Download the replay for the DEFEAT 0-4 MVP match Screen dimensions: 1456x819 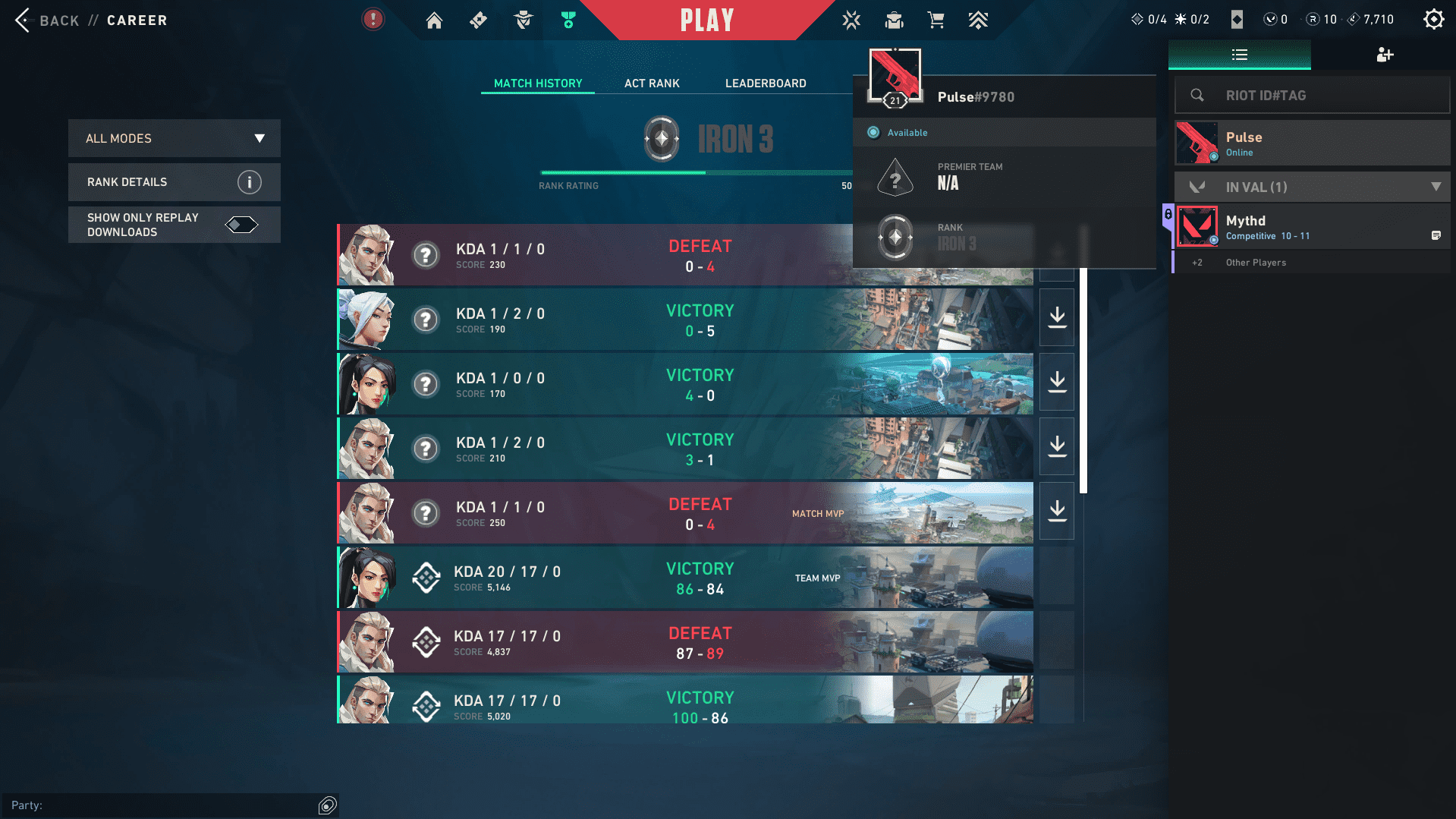[1056, 511]
